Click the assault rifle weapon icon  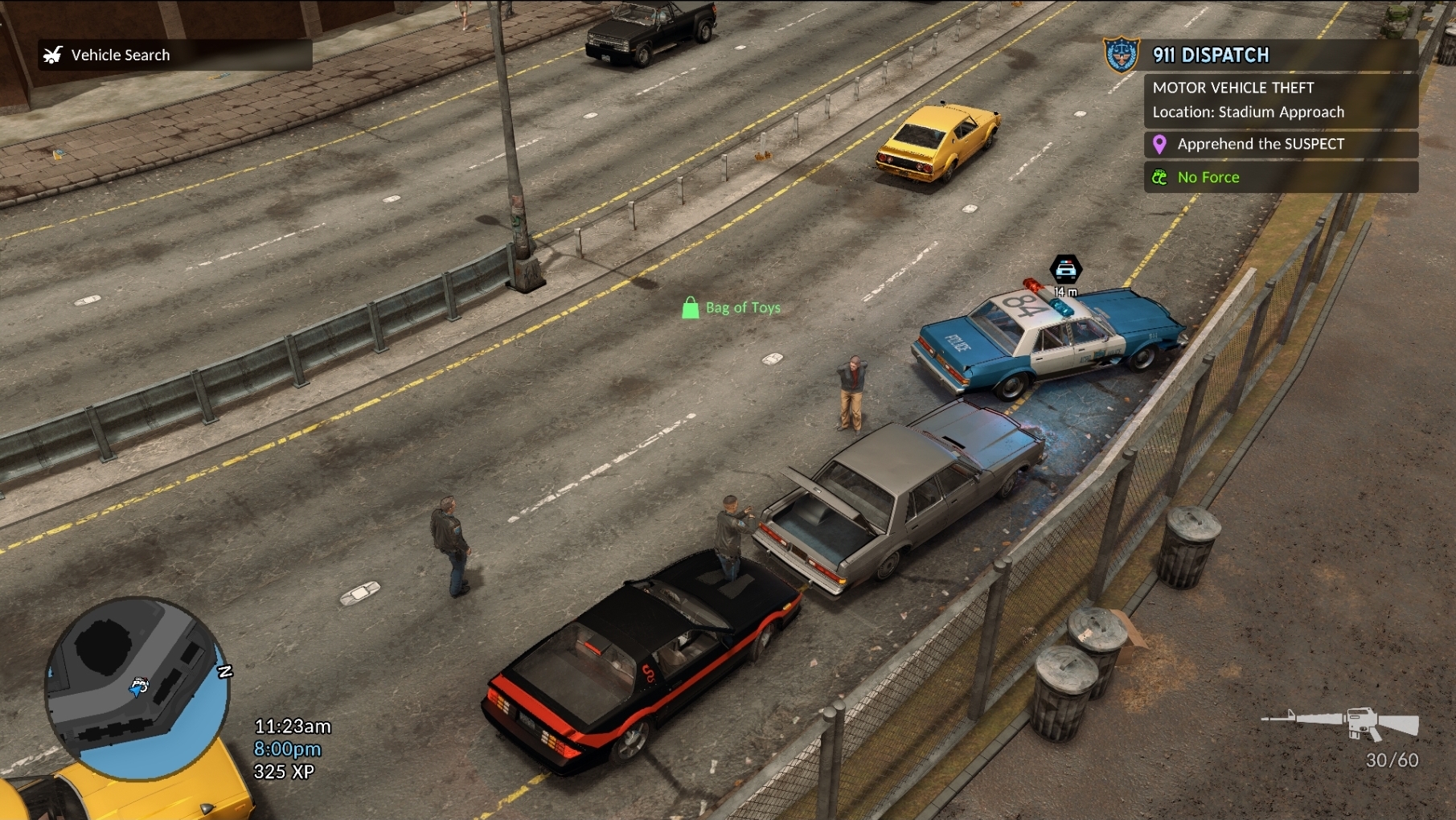(x=1341, y=722)
